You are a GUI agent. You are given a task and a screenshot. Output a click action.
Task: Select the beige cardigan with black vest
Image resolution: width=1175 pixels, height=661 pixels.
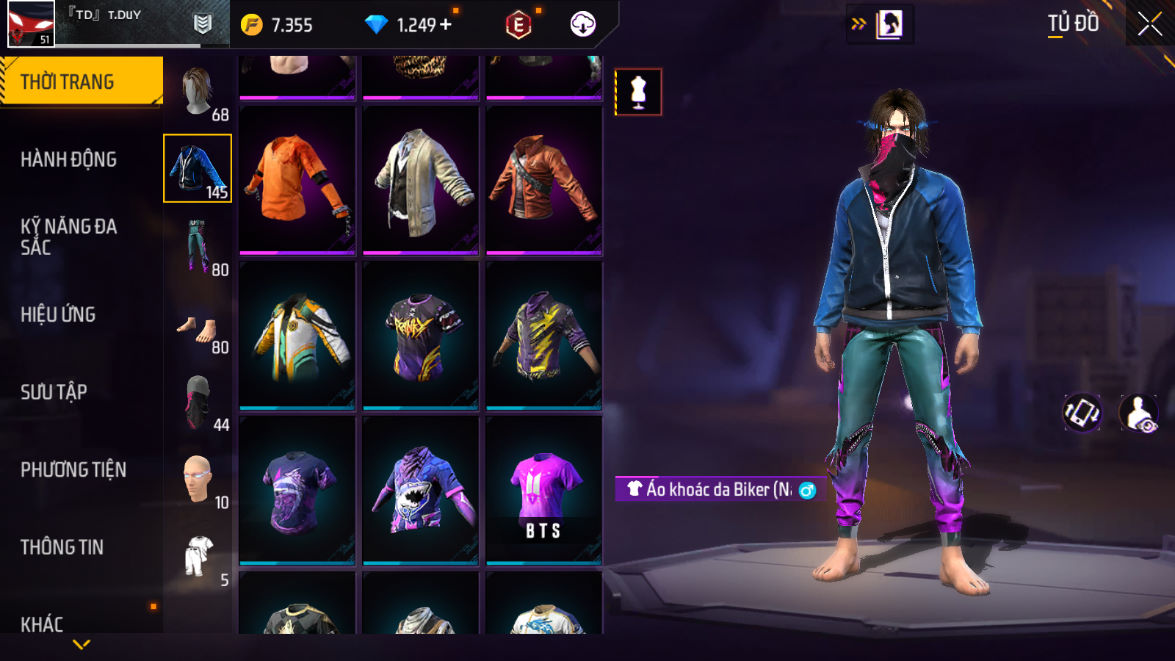pos(421,178)
